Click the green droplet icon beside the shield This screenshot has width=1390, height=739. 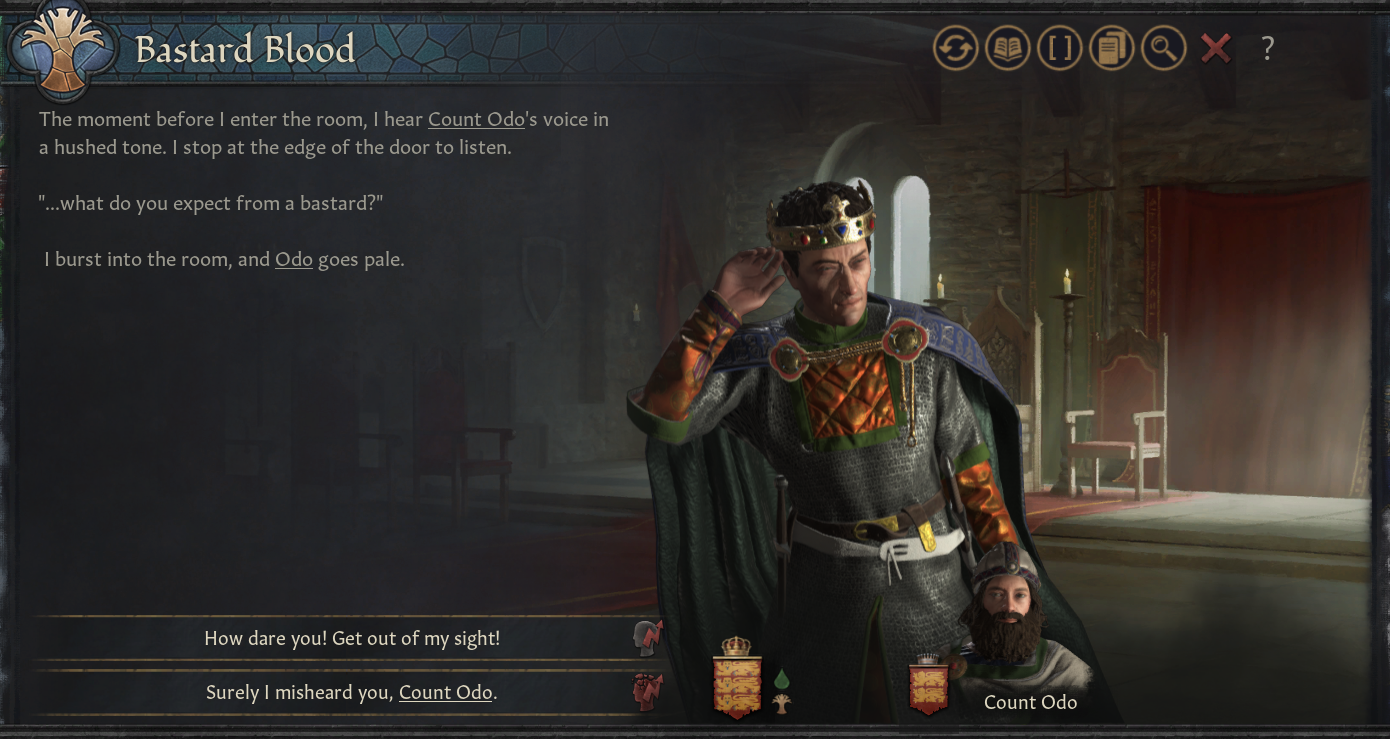point(781,680)
